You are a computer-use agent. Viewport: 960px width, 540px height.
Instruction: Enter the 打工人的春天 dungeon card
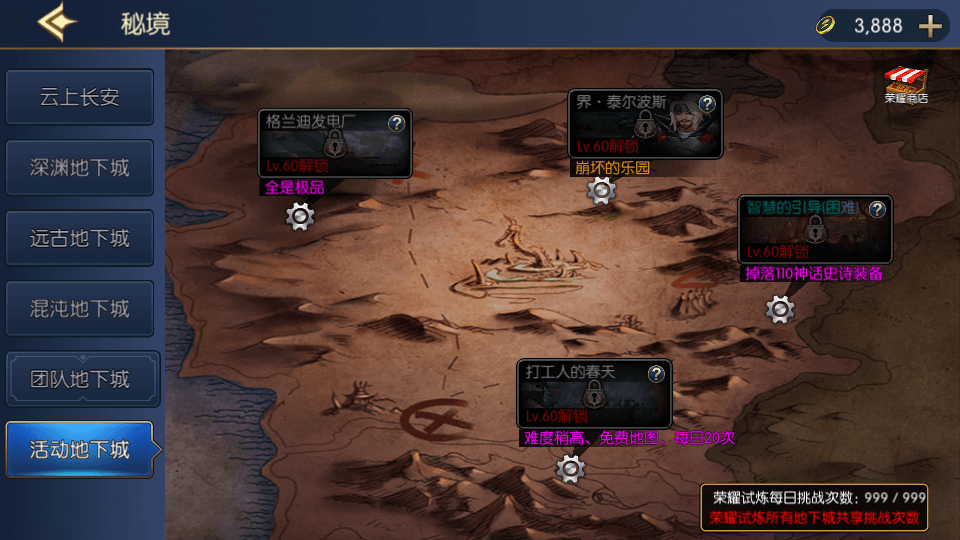coord(593,394)
